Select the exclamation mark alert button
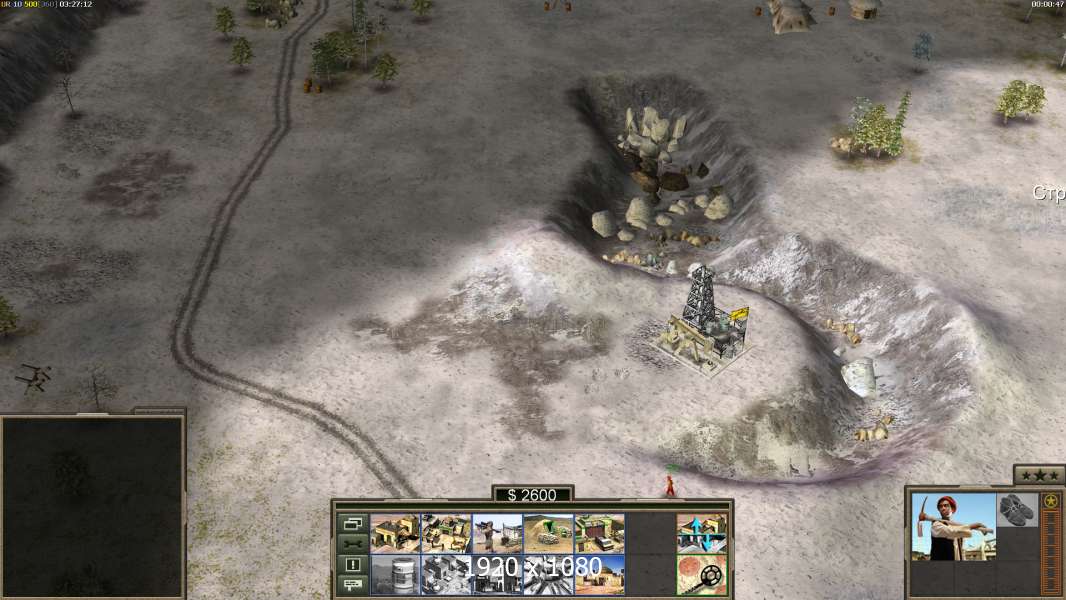This screenshot has width=1066, height=600. click(x=352, y=564)
